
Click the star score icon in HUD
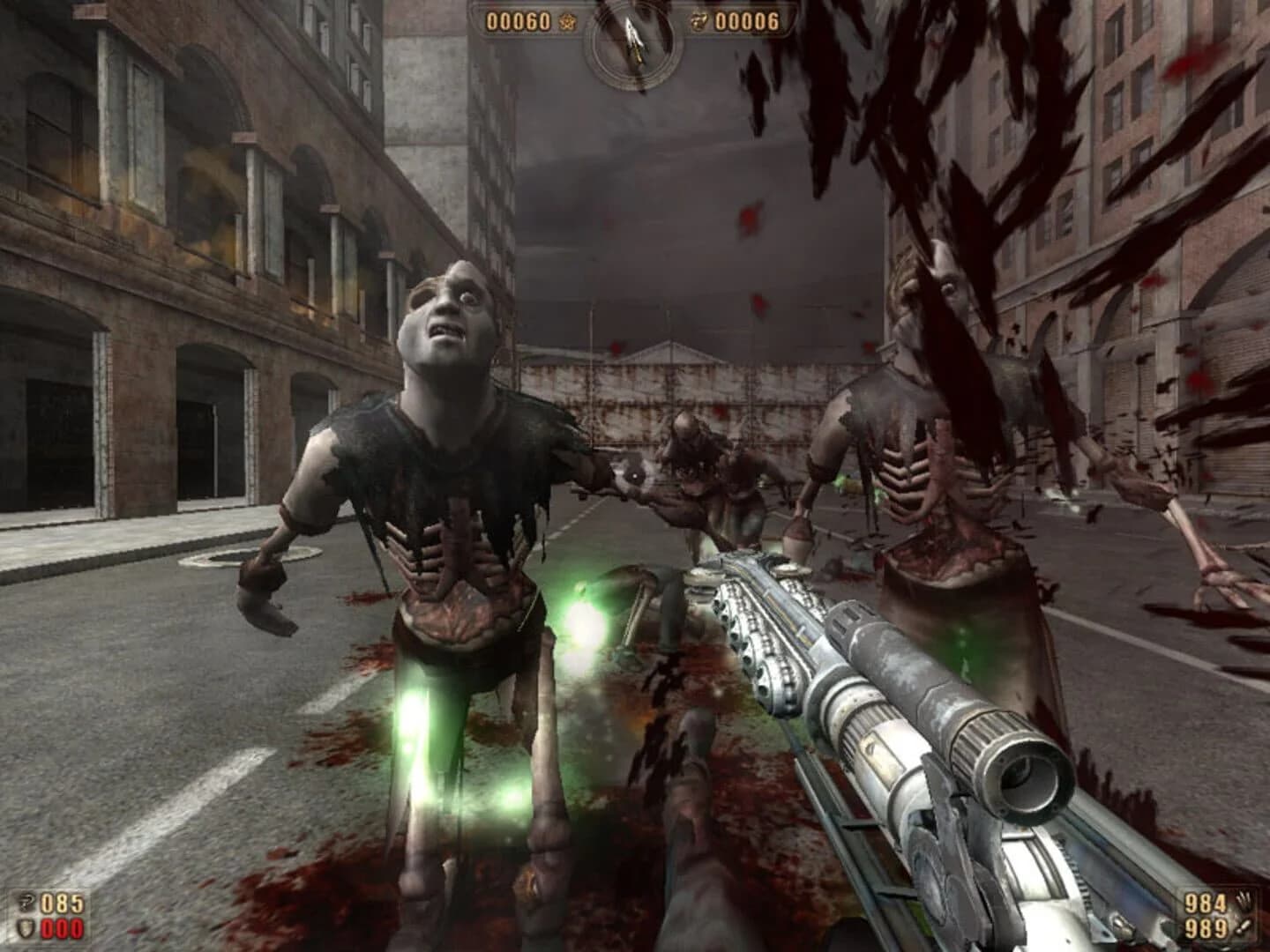pos(567,22)
